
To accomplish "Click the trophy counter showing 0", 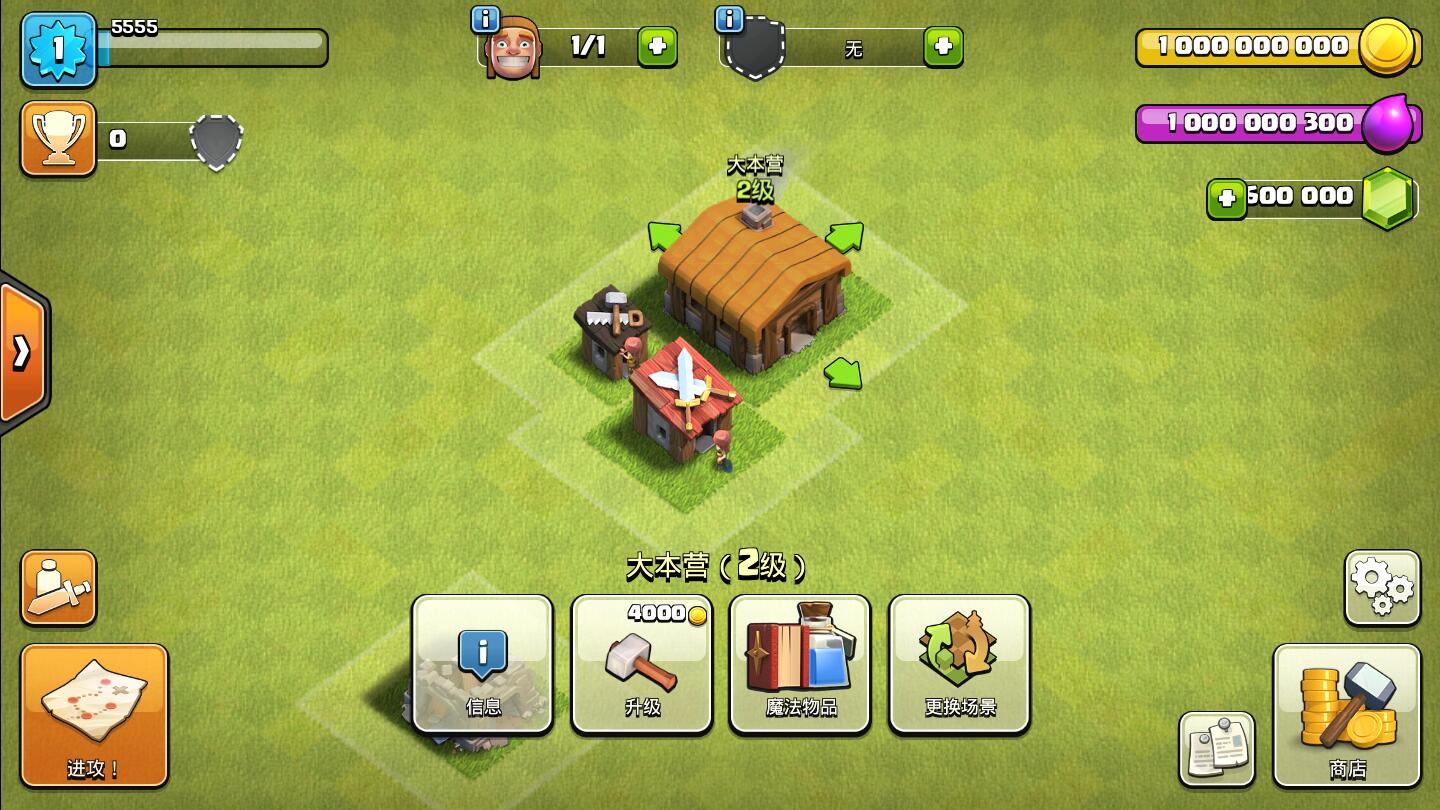I will [x=118, y=139].
